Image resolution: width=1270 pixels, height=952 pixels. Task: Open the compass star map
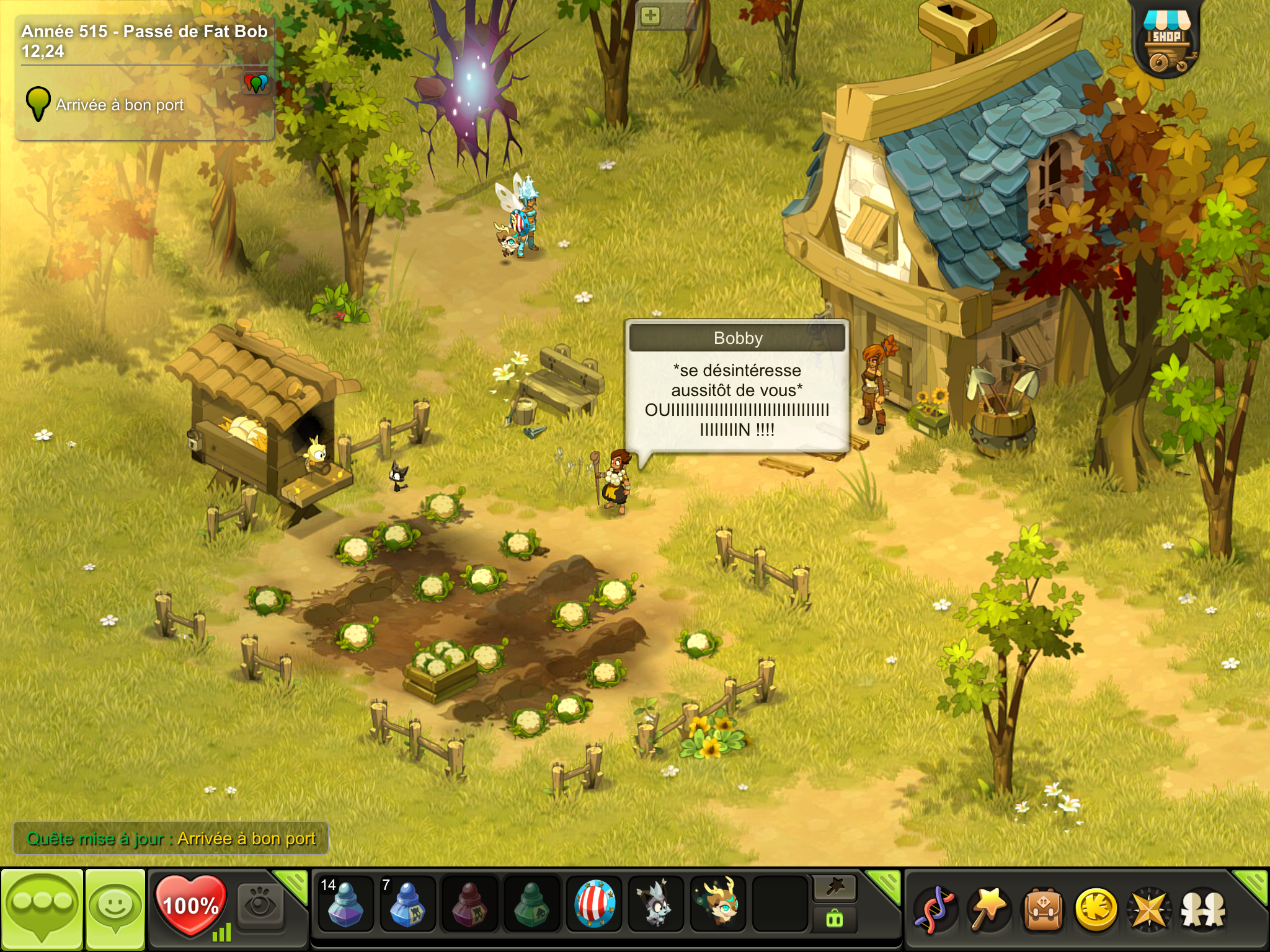pyautogui.click(x=1149, y=910)
